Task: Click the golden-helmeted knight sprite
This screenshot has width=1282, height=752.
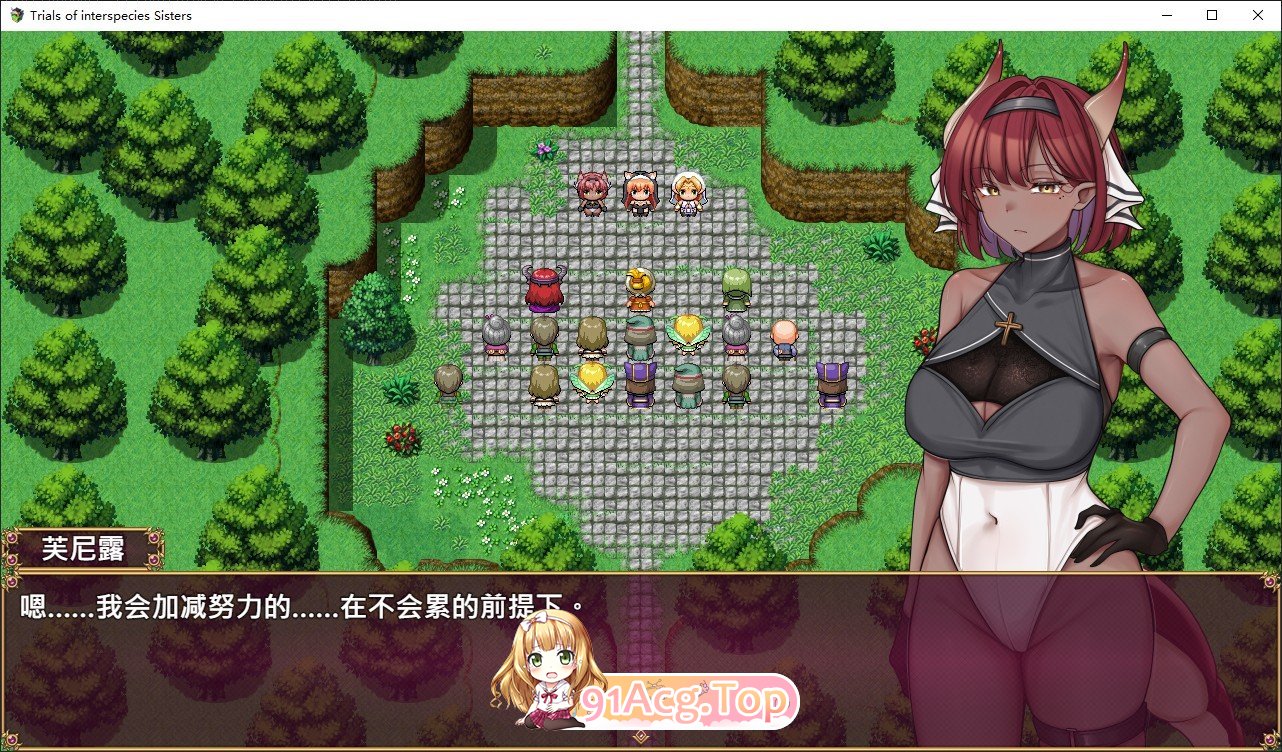Action: (640, 285)
